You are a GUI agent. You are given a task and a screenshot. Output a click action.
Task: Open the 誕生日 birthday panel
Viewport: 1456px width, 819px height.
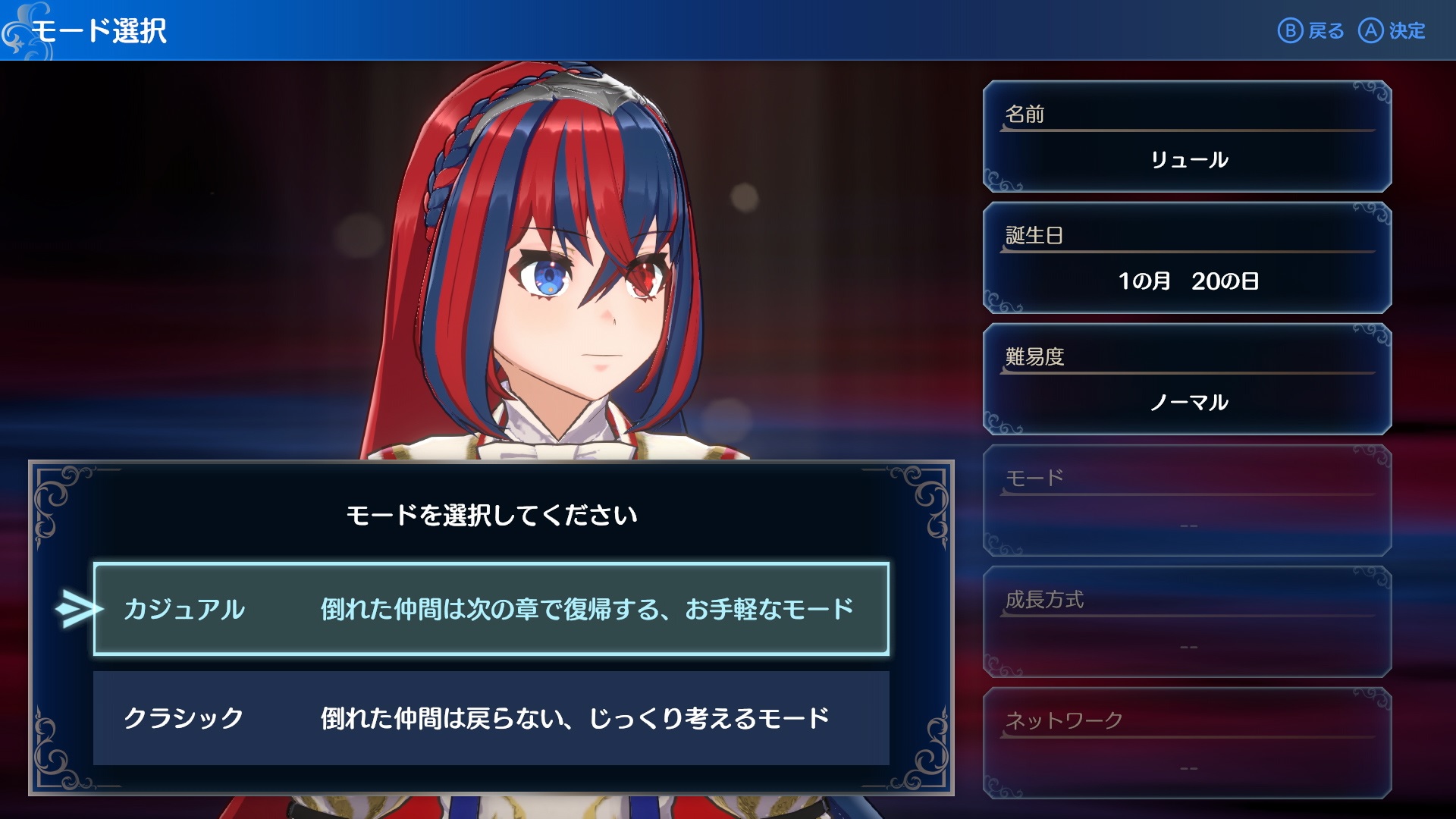[1187, 258]
